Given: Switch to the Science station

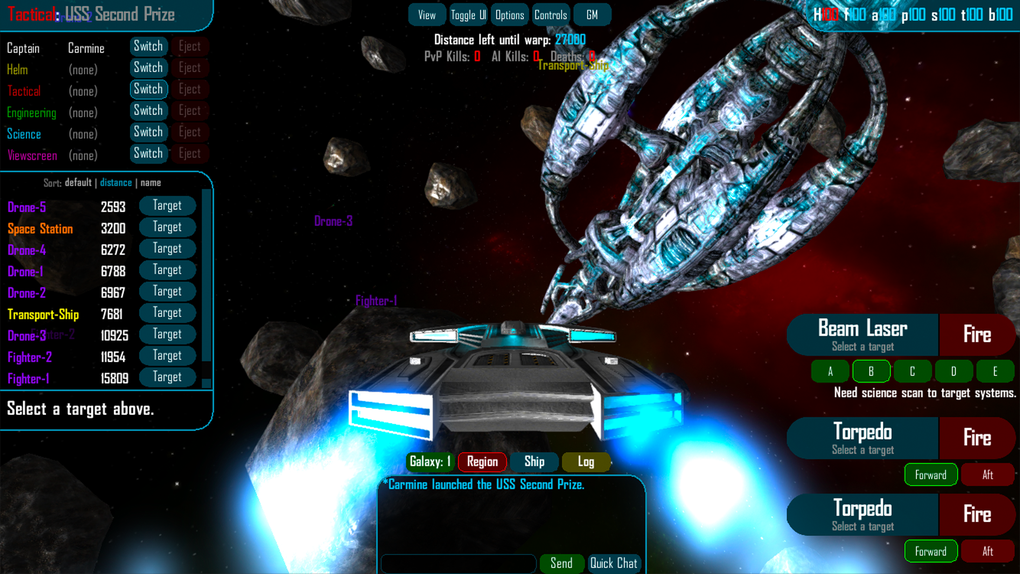Looking at the screenshot, I should point(148,132).
